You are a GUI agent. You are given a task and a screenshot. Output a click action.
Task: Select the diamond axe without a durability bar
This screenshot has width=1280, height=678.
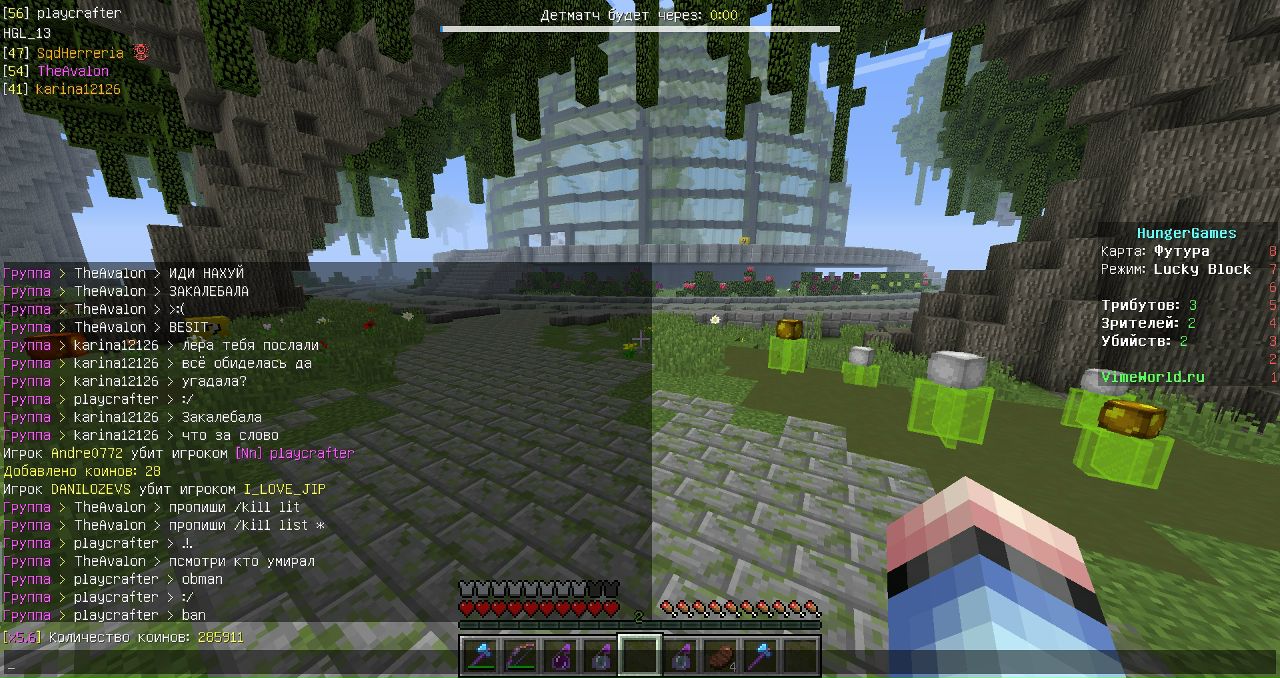[x=760, y=656]
